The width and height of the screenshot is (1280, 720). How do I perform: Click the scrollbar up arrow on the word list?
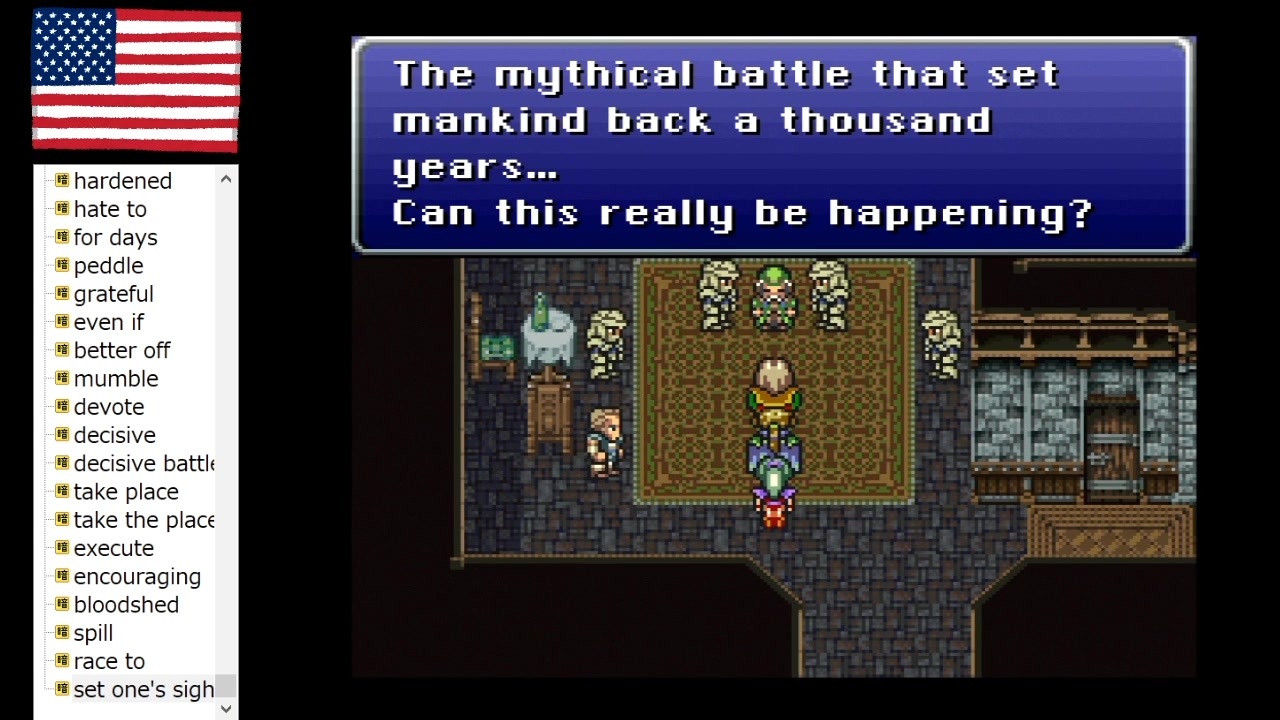pos(225,178)
